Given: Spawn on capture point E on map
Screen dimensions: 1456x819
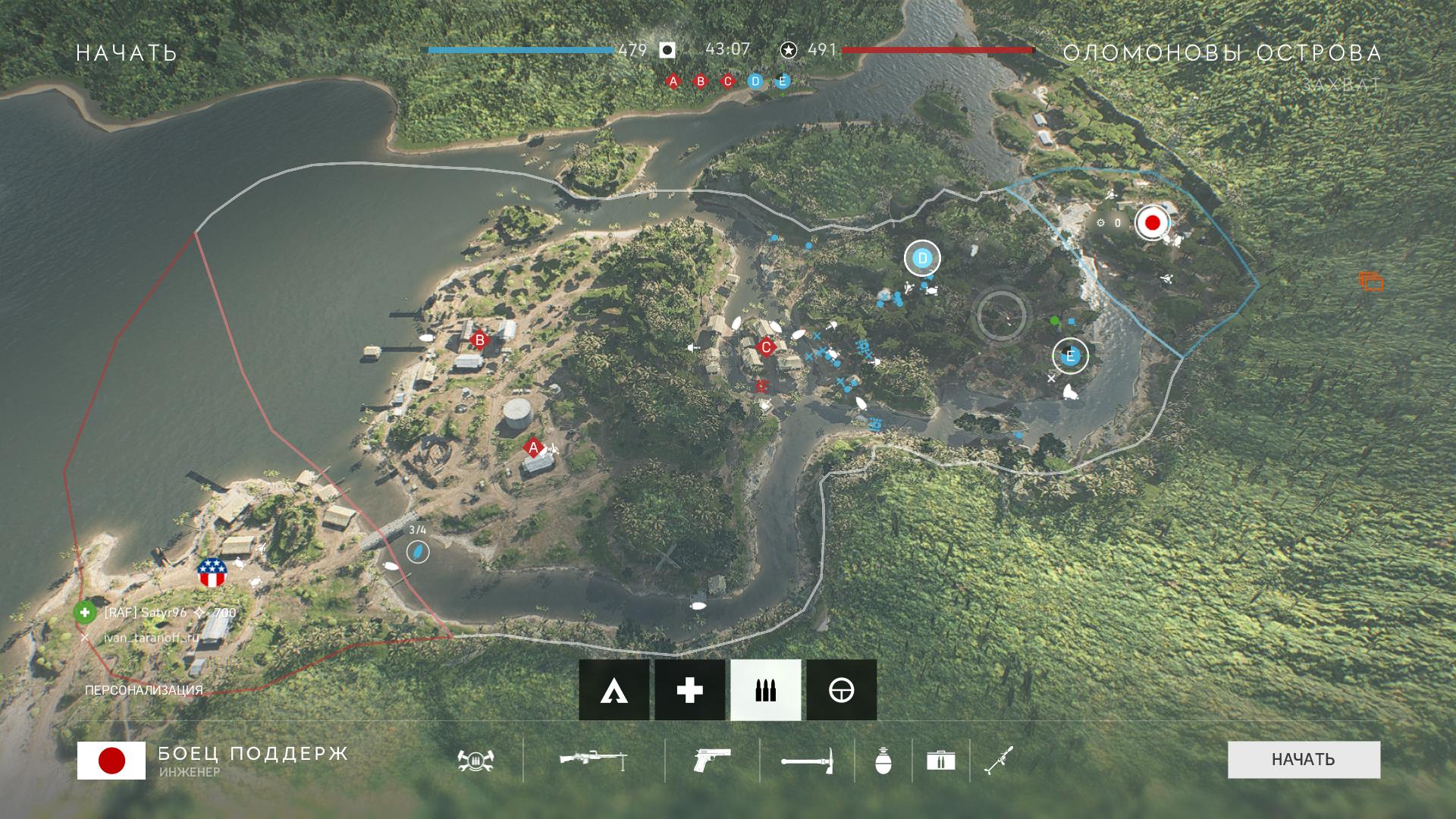Looking at the screenshot, I should pos(1070,356).
